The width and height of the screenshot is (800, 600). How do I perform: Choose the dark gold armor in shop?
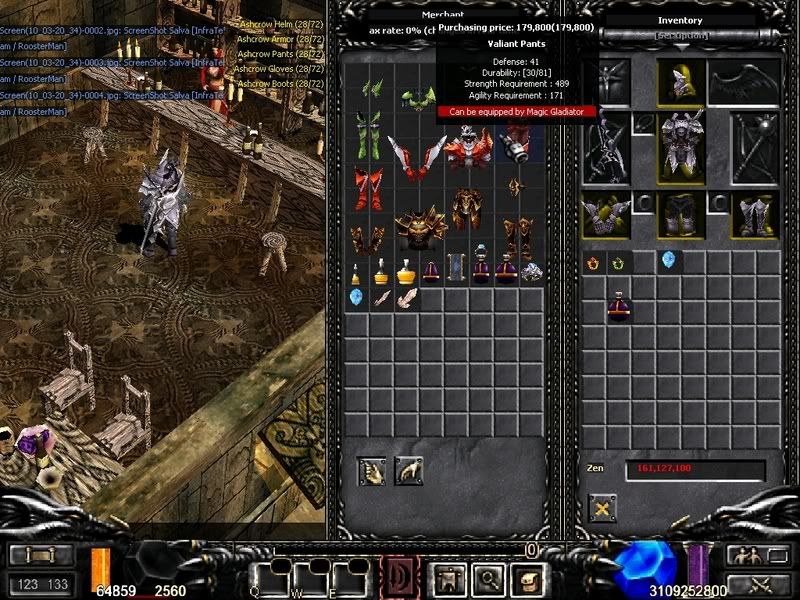point(467,206)
